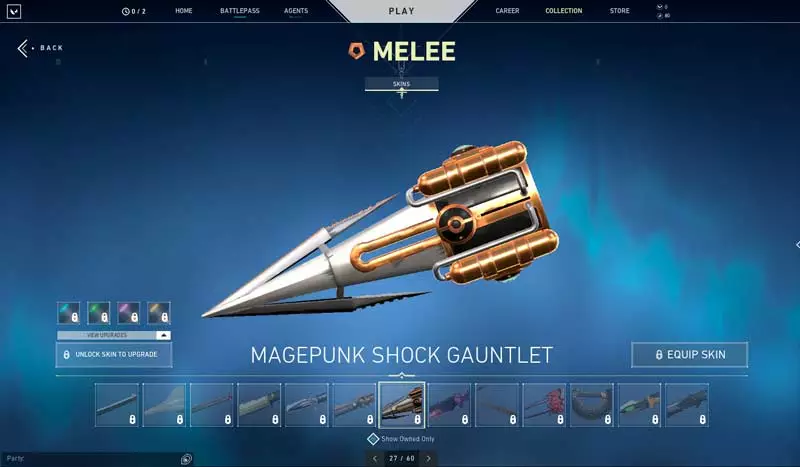800x467 pixels.
Task: Open the Home tab
Action: click(183, 11)
